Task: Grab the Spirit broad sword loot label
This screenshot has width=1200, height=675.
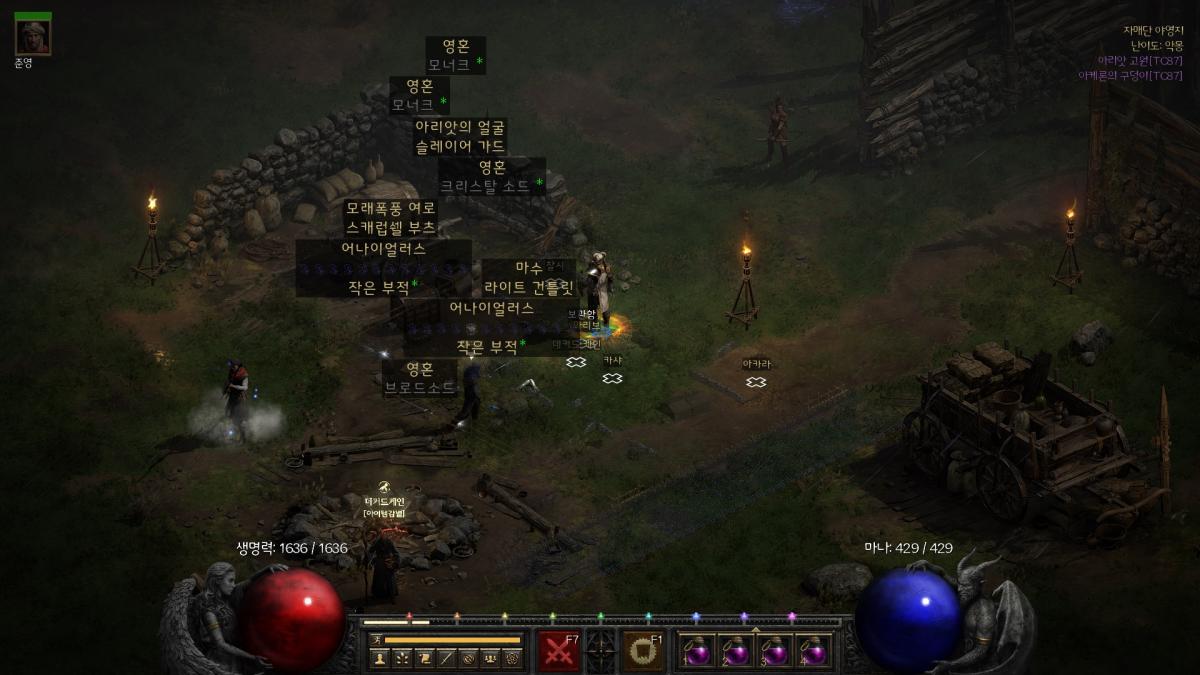Action: click(420, 379)
